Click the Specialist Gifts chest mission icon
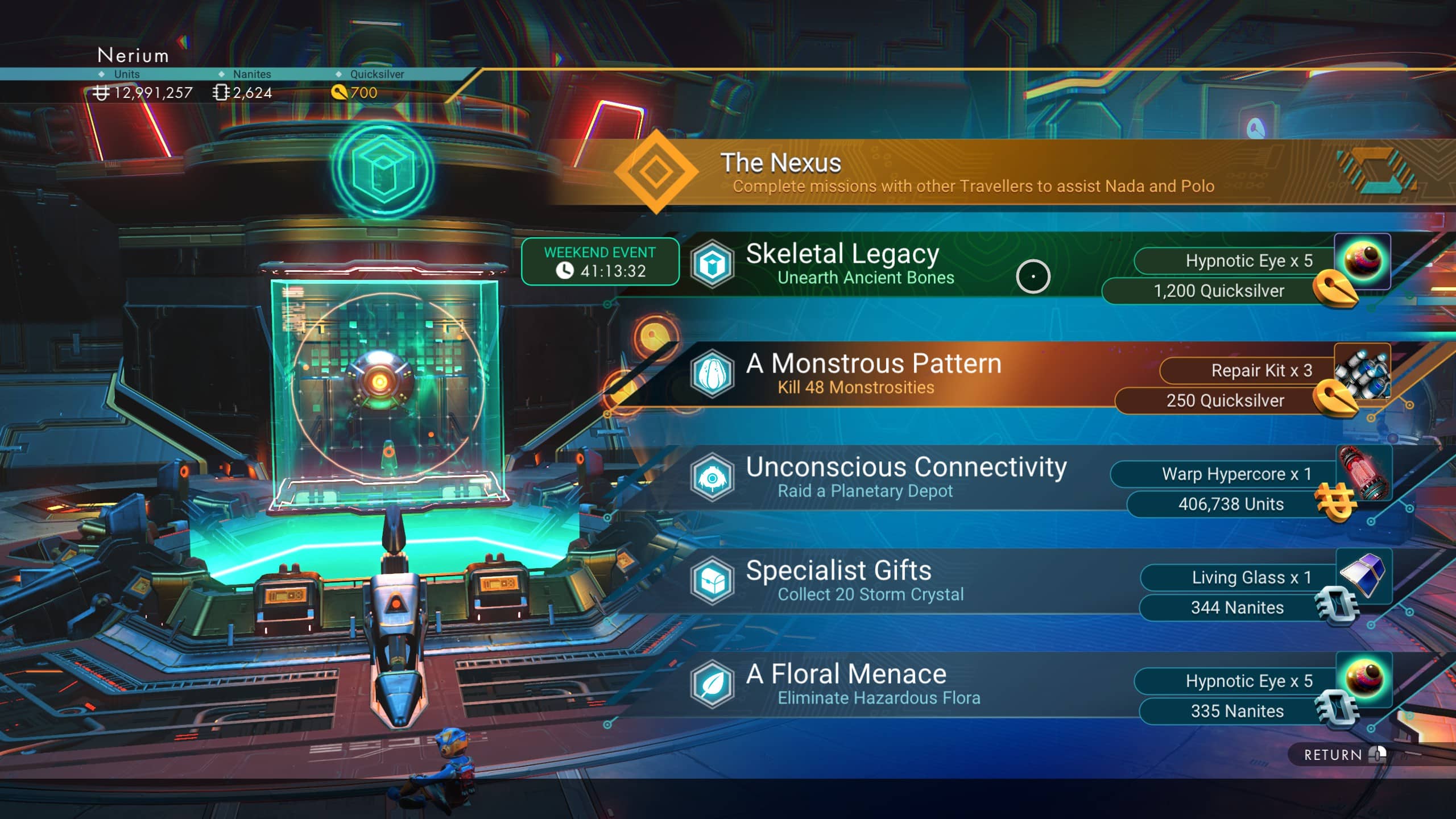The width and height of the screenshot is (1456, 819). click(x=713, y=581)
